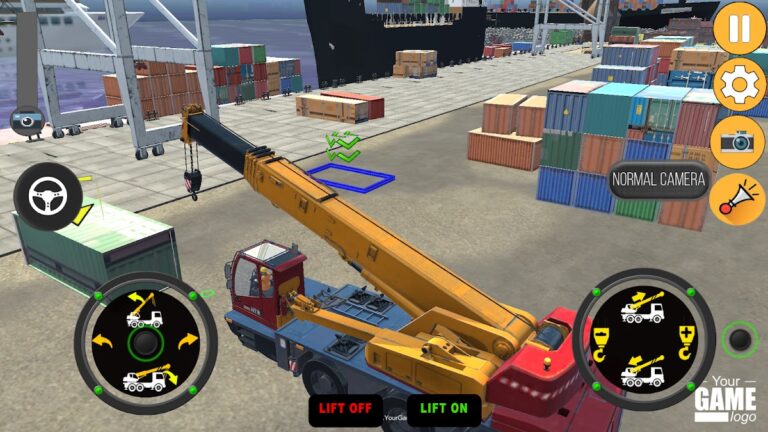Viewport: 768px width, 432px height.
Task: Lower the hook with the minus hook icon
Action: 602,340
